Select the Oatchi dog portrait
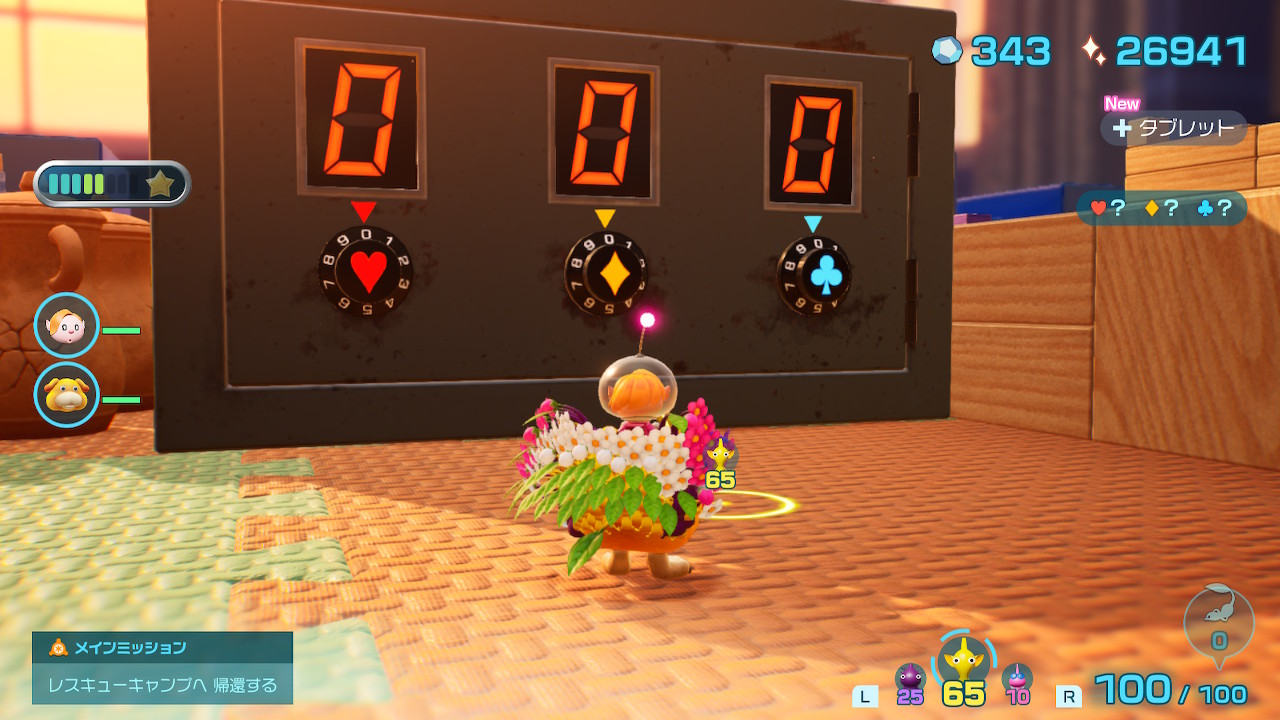 67,395
